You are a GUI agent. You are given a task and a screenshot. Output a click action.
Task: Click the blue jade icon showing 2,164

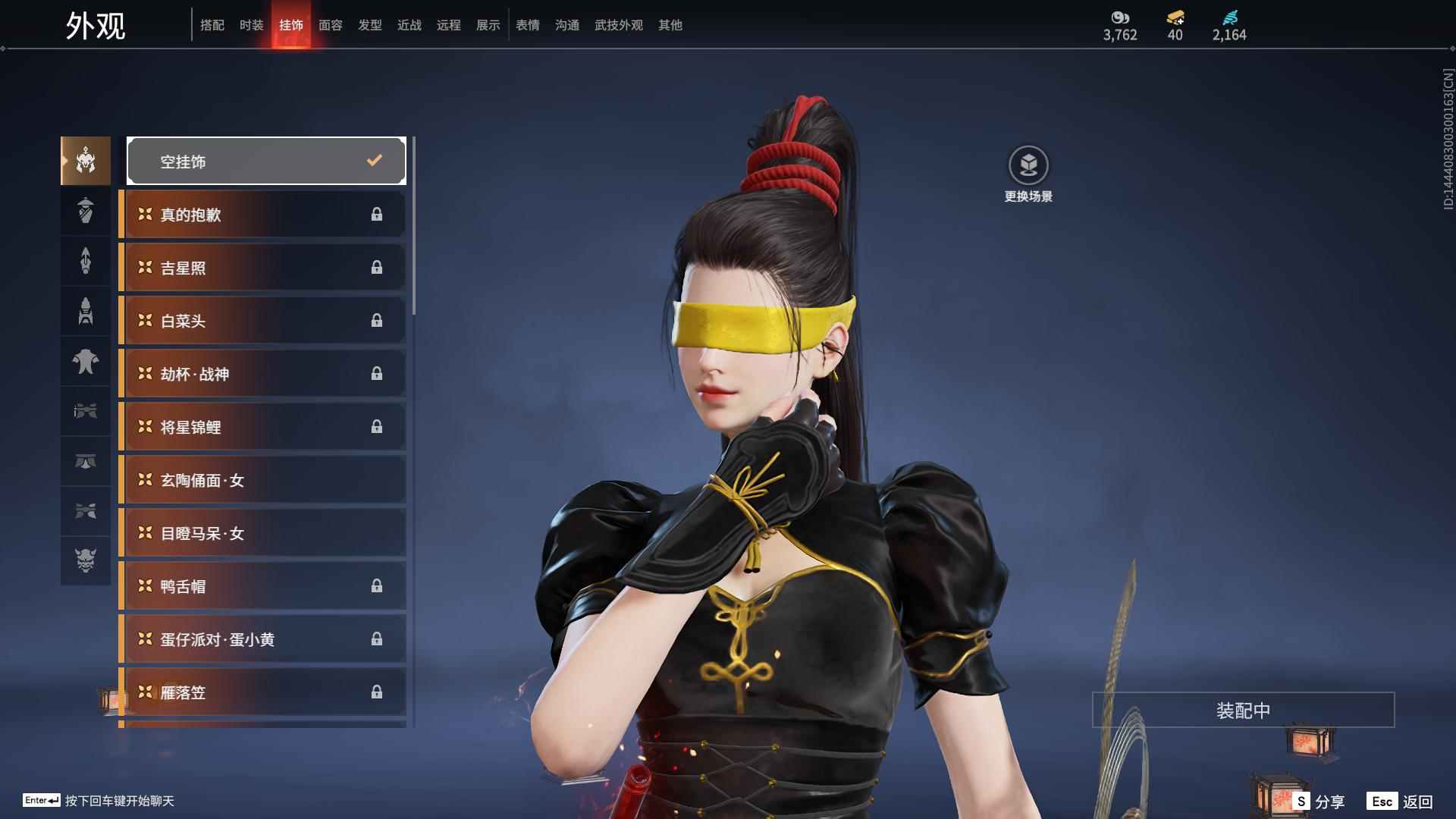pos(1230,18)
